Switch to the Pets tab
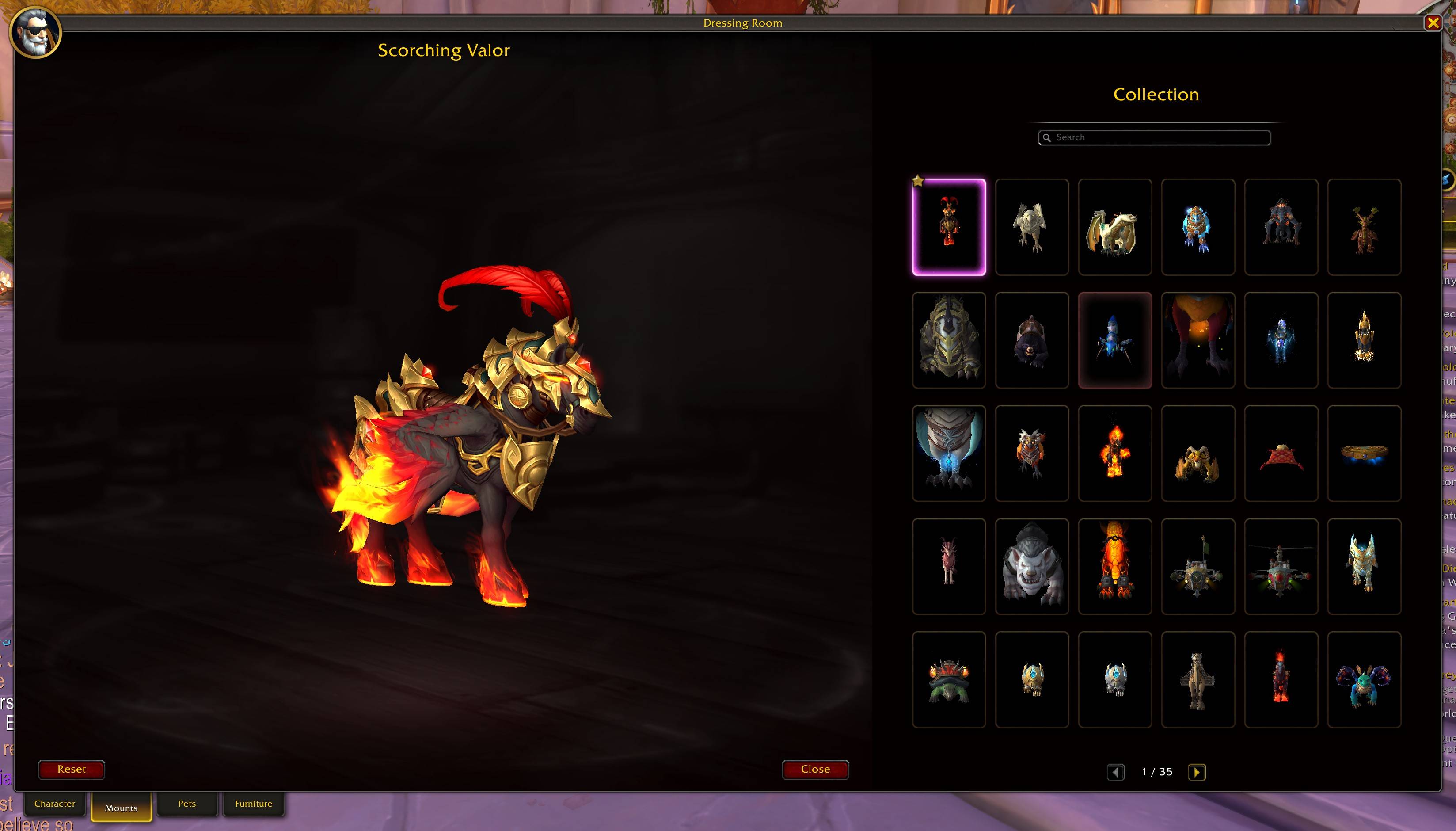 187,803
